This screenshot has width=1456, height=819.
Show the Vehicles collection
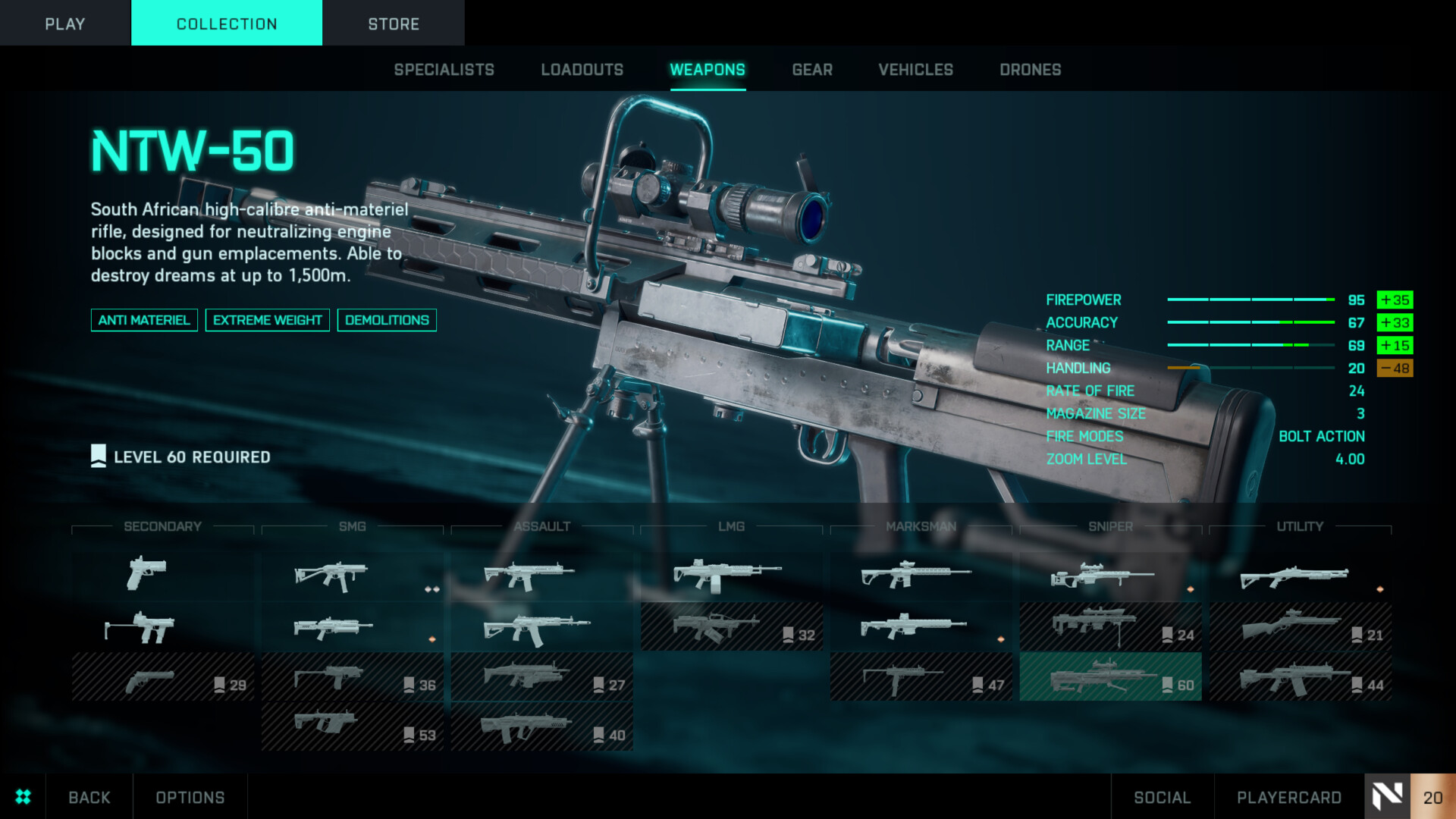pyautogui.click(x=915, y=70)
